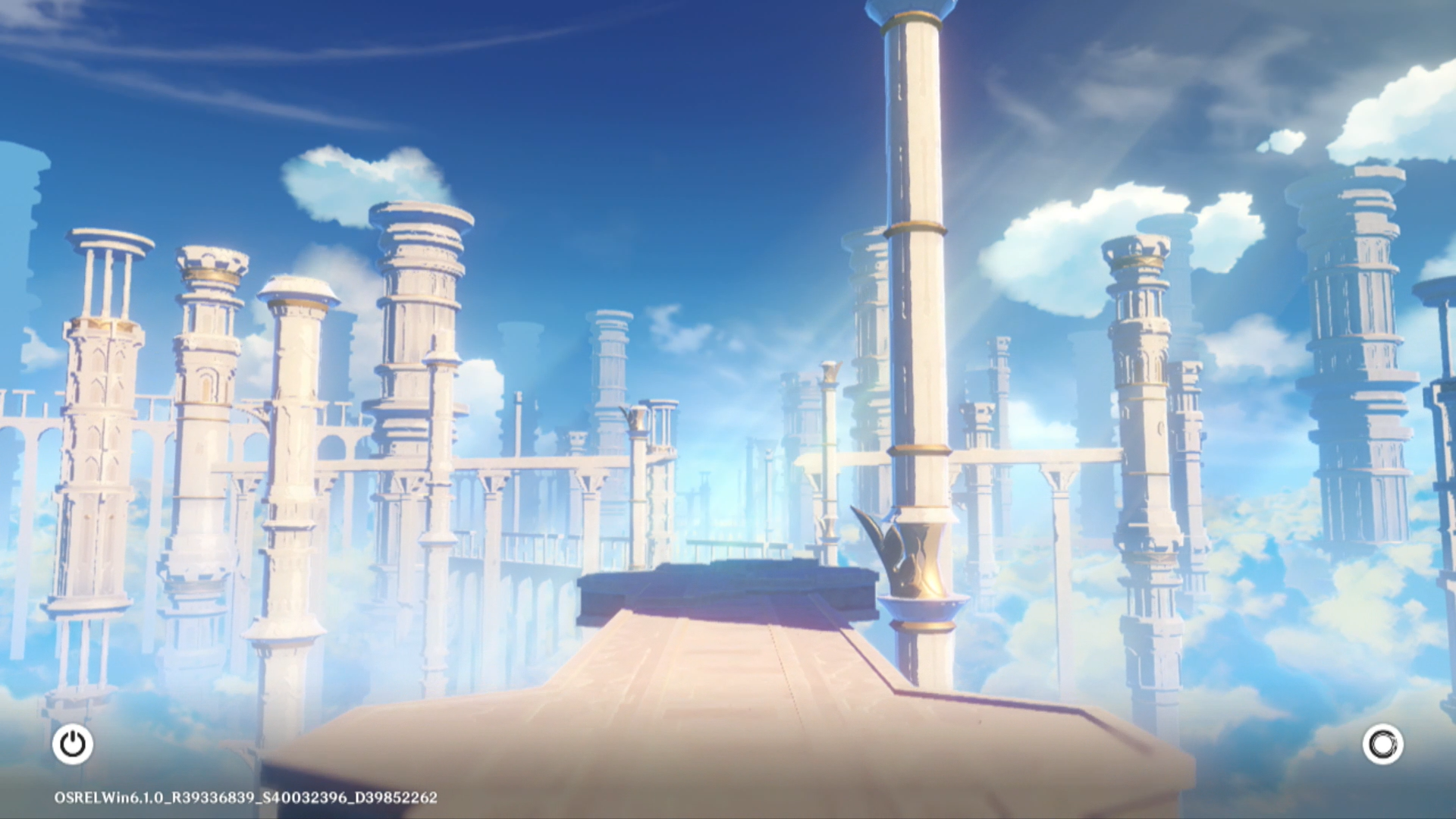Screen dimensions: 1456x819
Task: Click the power icon to exit game
Action: 73,744
